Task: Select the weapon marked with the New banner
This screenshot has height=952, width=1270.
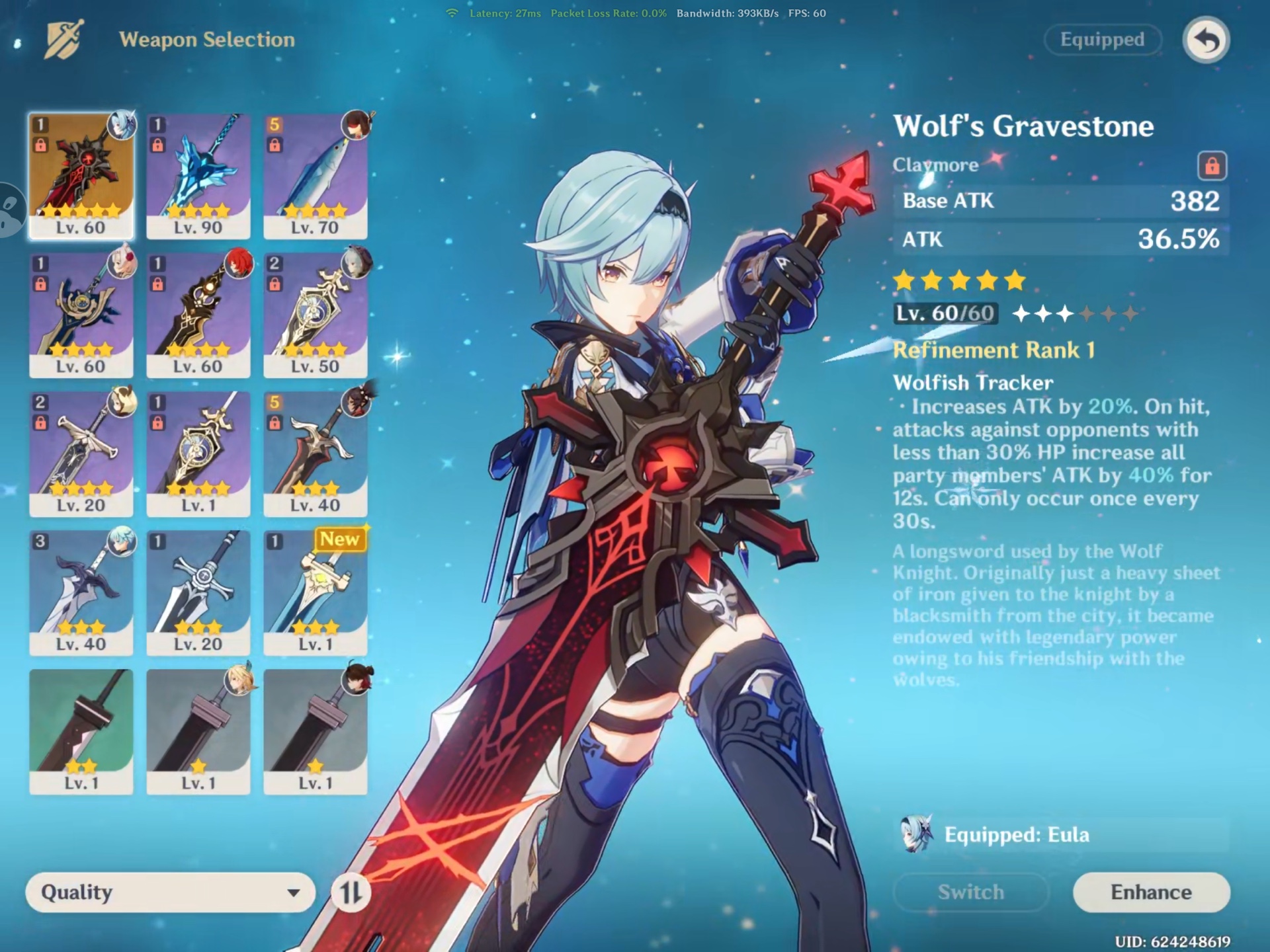Action: [x=316, y=592]
